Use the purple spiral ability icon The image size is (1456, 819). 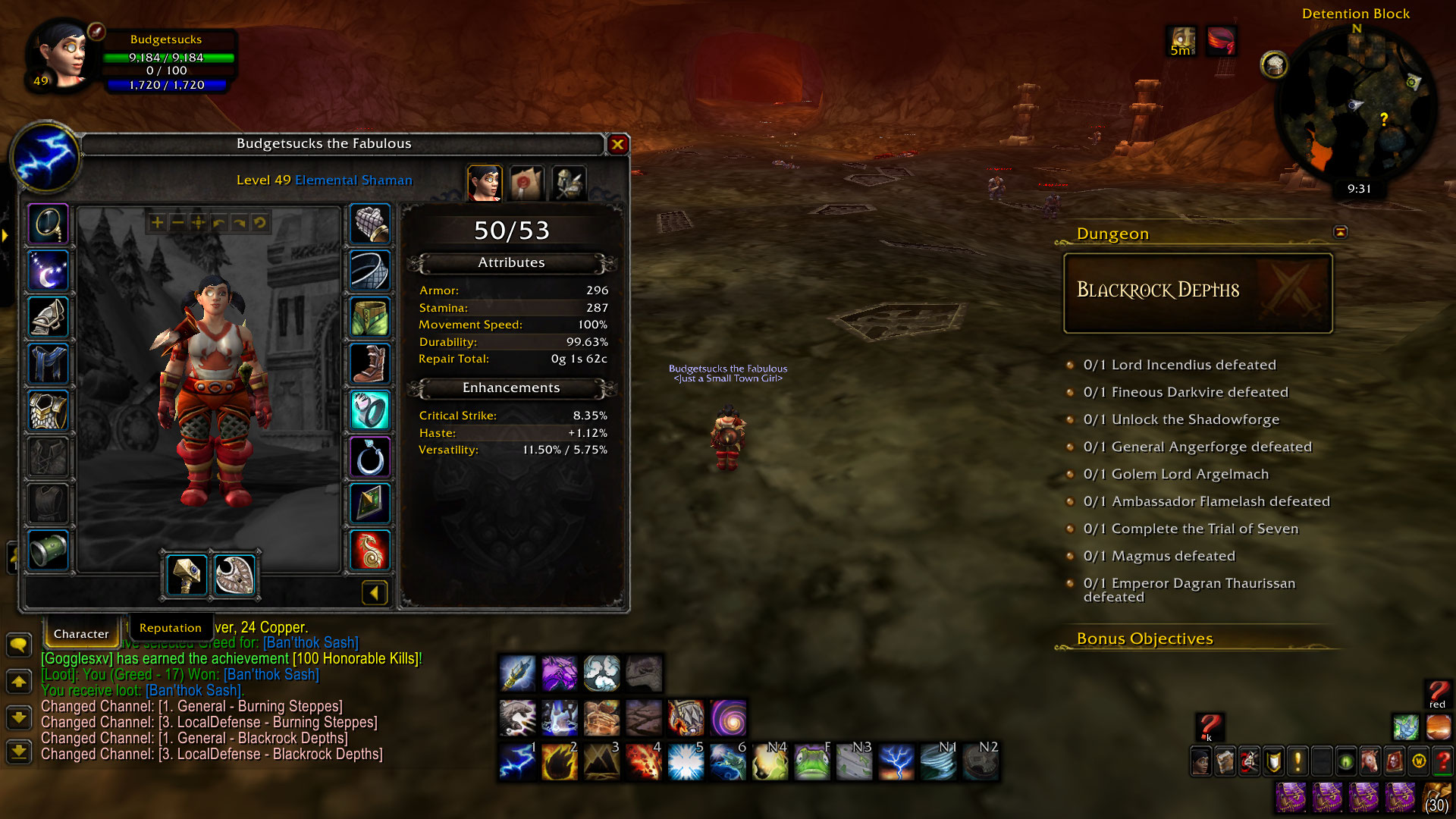click(728, 717)
